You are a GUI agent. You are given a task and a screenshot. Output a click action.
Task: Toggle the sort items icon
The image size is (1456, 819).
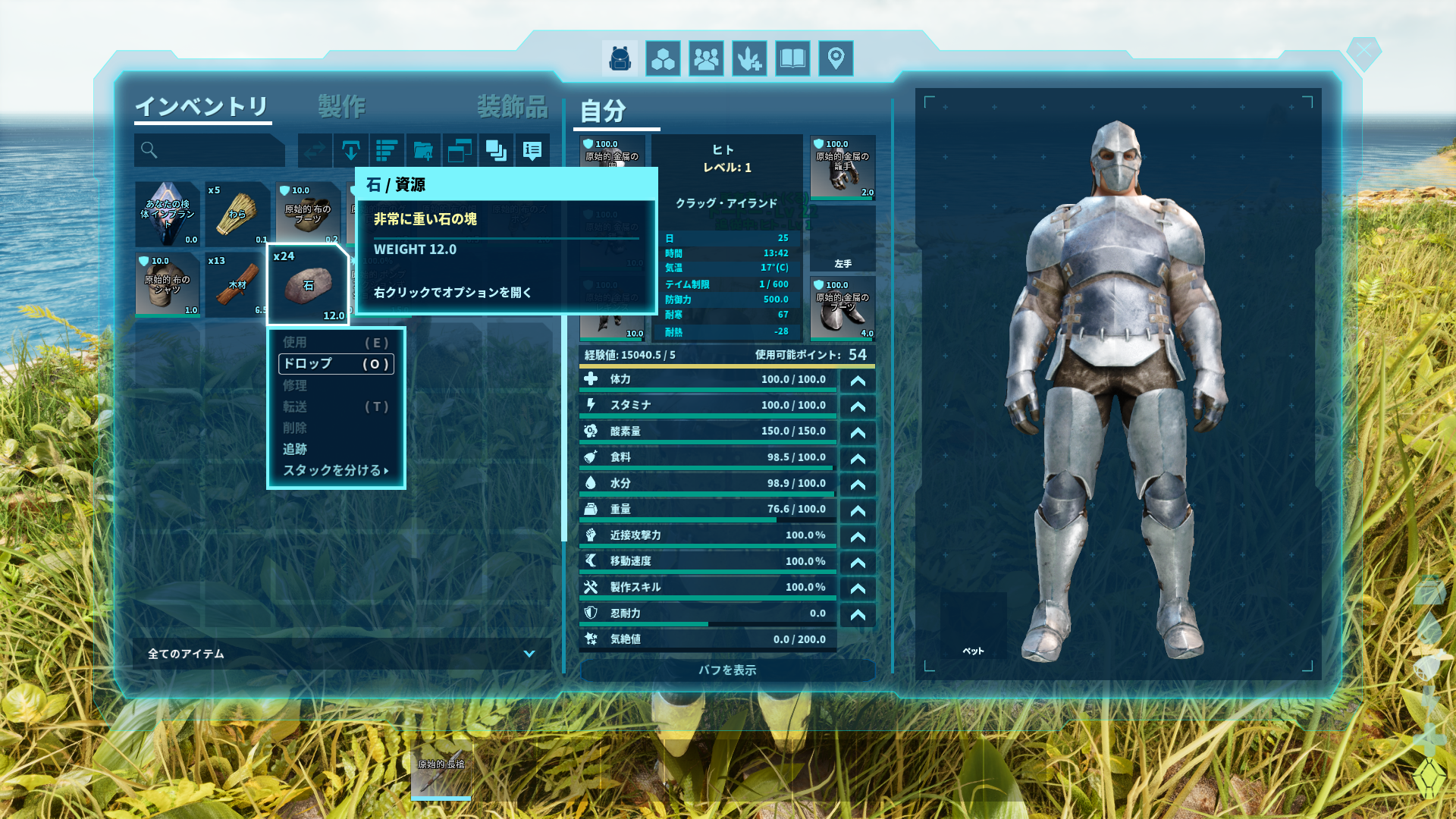point(387,150)
